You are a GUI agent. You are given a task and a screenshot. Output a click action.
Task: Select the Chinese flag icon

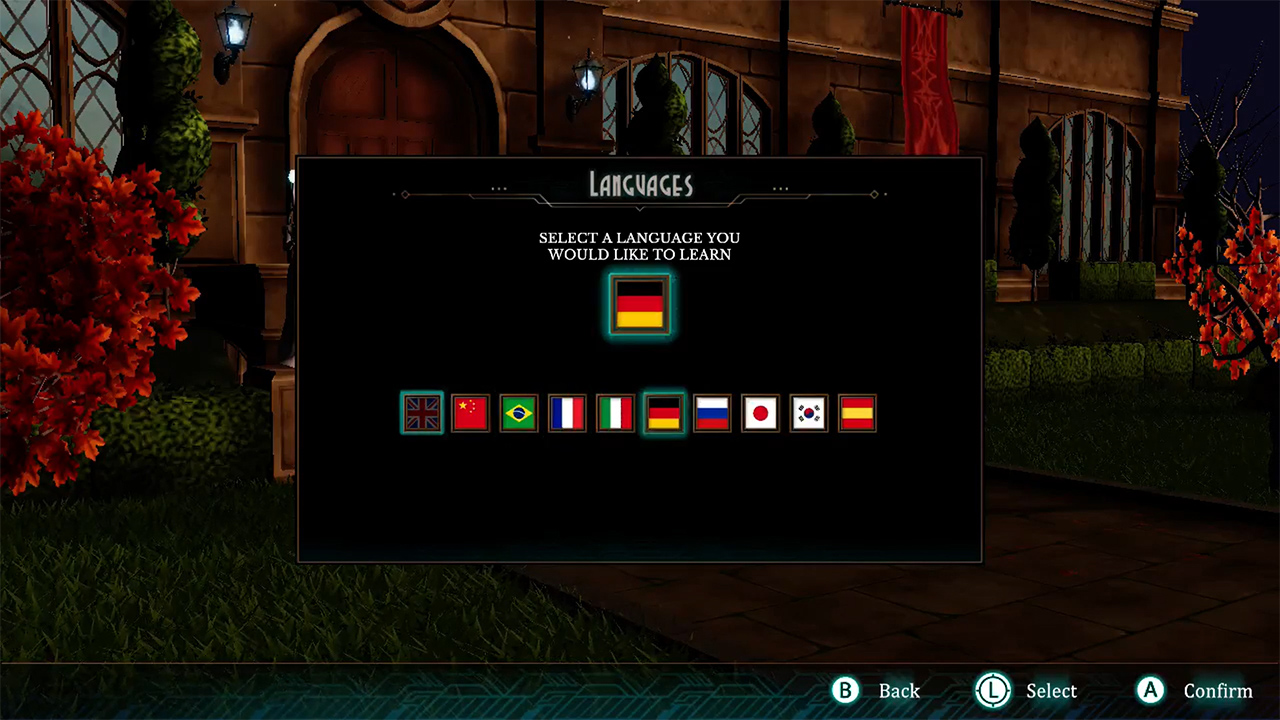pyautogui.click(x=470, y=413)
